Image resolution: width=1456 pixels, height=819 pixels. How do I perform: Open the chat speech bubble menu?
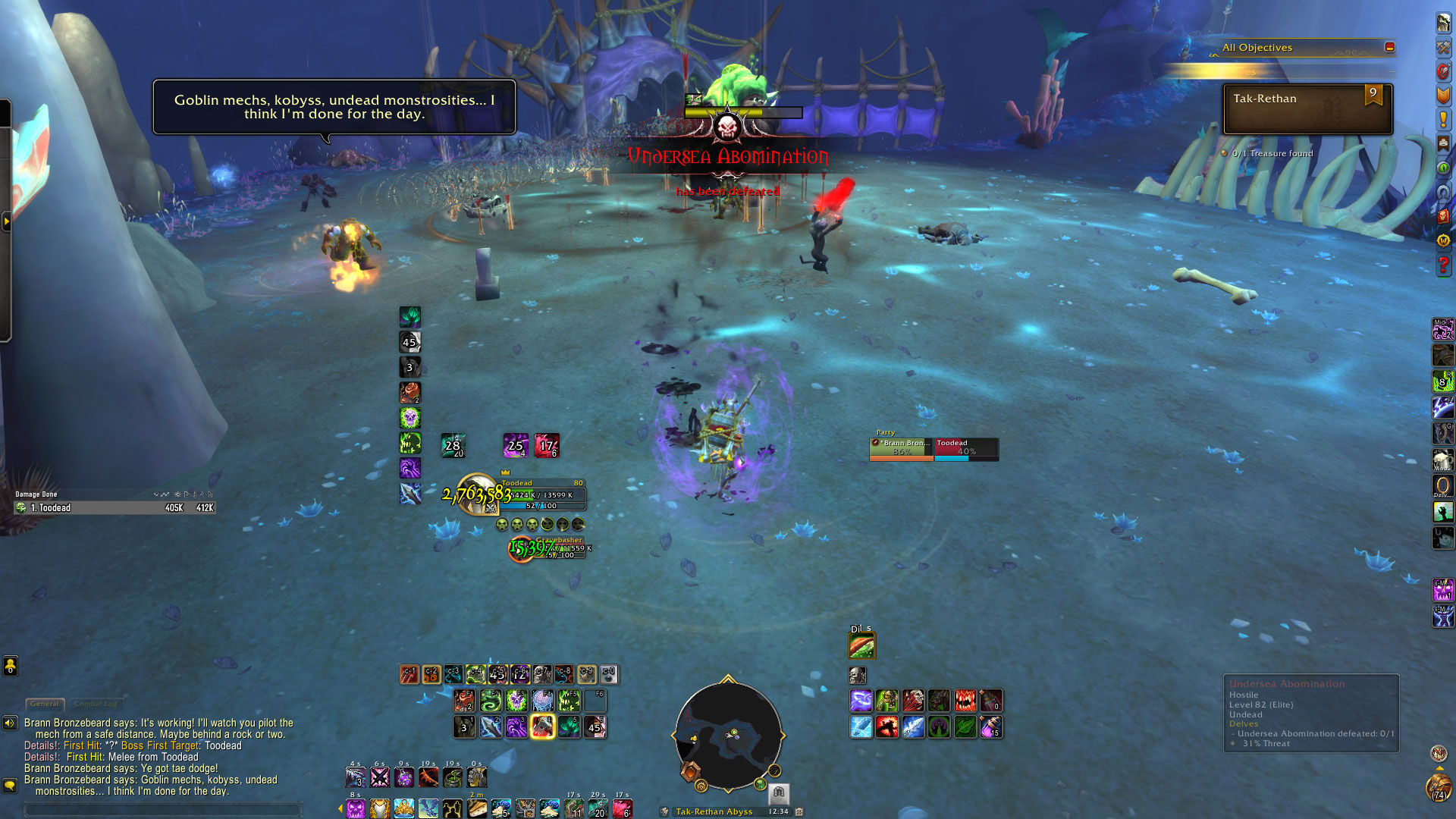click(x=10, y=785)
